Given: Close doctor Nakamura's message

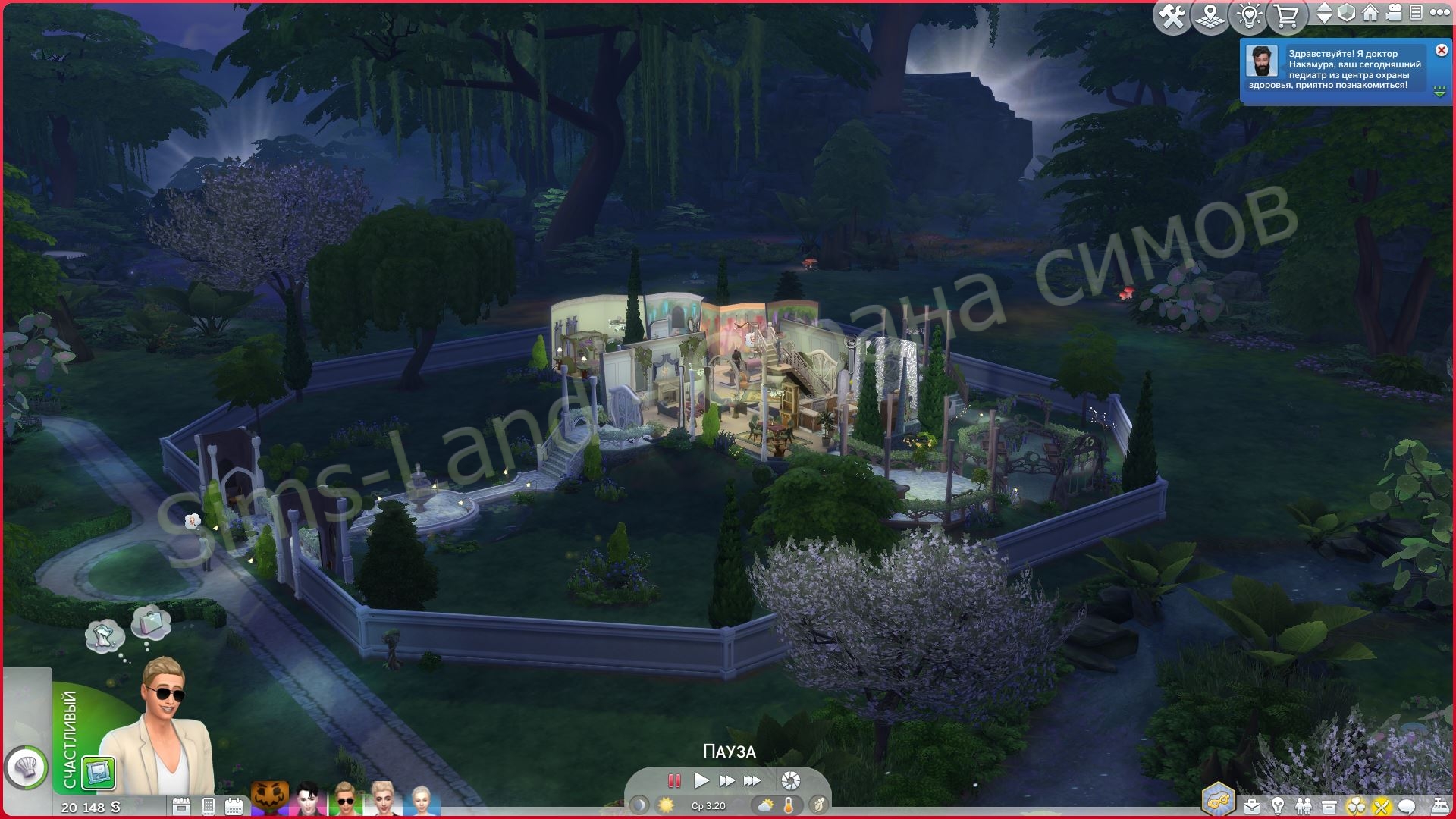Looking at the screenshot, I should pos(1440,49).
